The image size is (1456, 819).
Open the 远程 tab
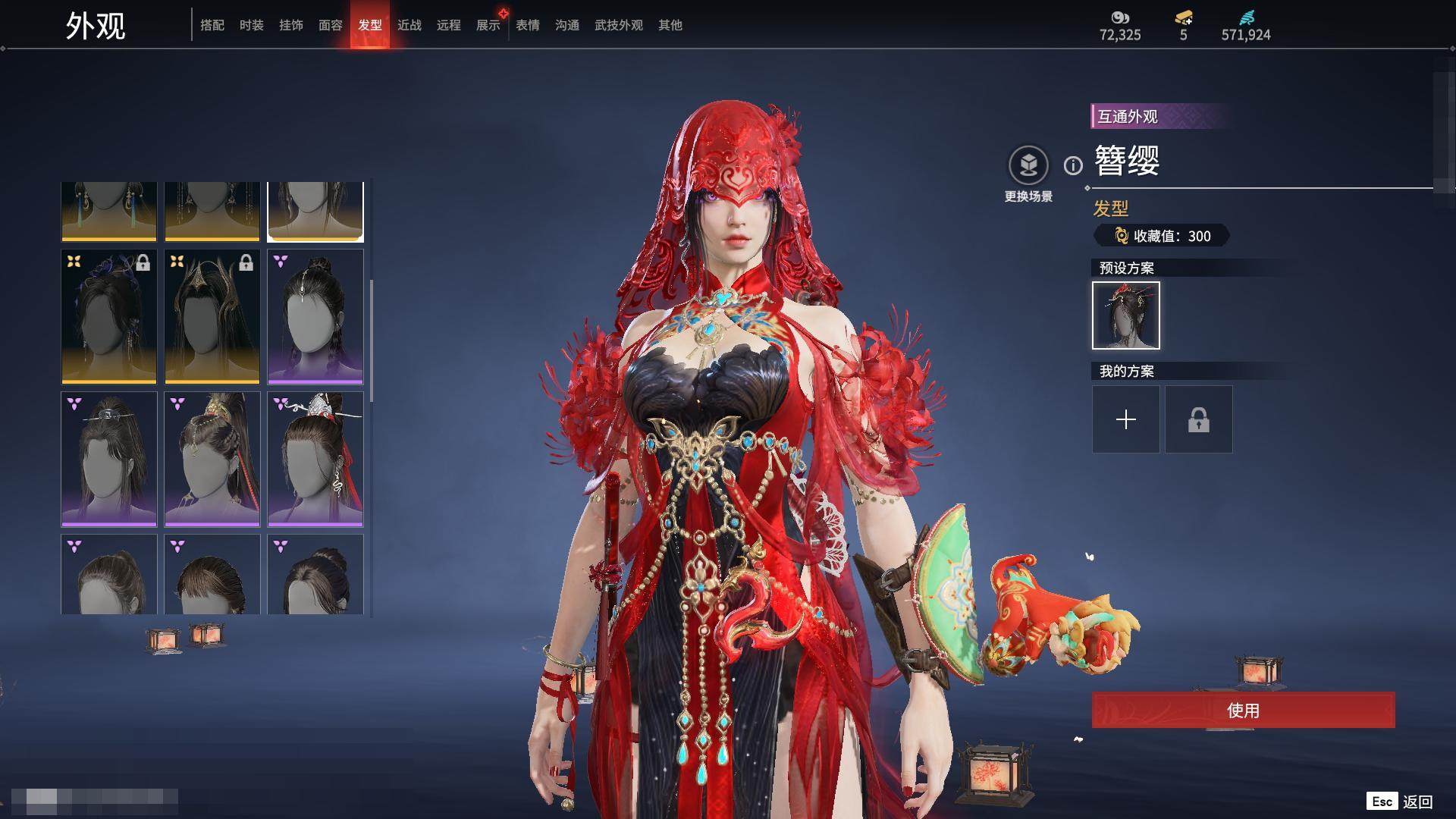pos(449,25)
